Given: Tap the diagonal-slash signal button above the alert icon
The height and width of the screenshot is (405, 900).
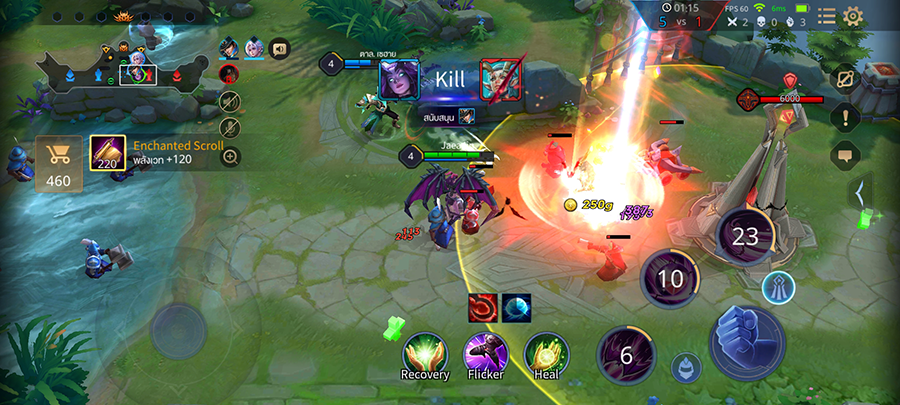Looking at the screenshot, I should [845, 80].
